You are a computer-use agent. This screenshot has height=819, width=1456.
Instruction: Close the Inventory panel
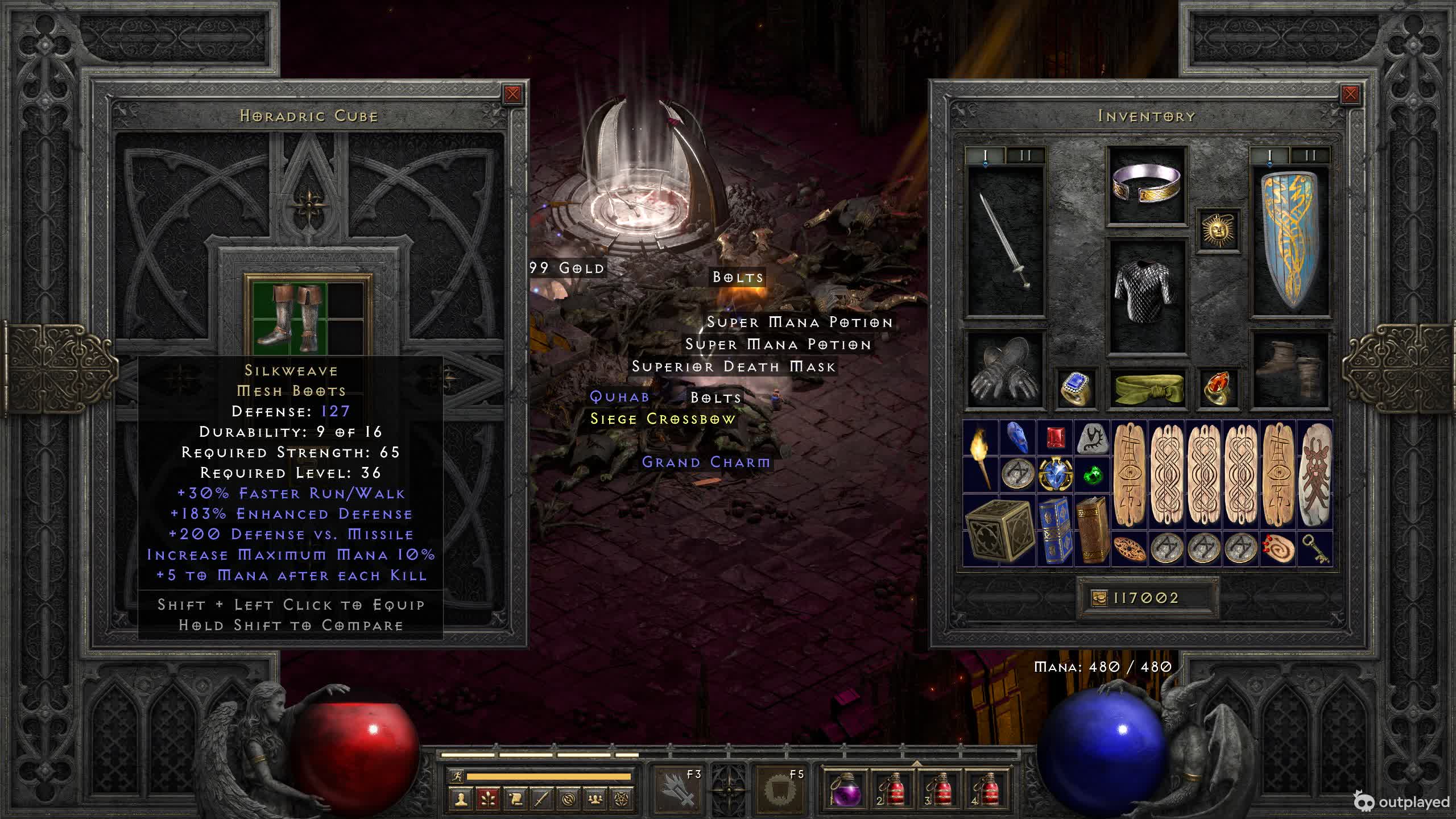pyautogui.click(x=1350, y=94)
